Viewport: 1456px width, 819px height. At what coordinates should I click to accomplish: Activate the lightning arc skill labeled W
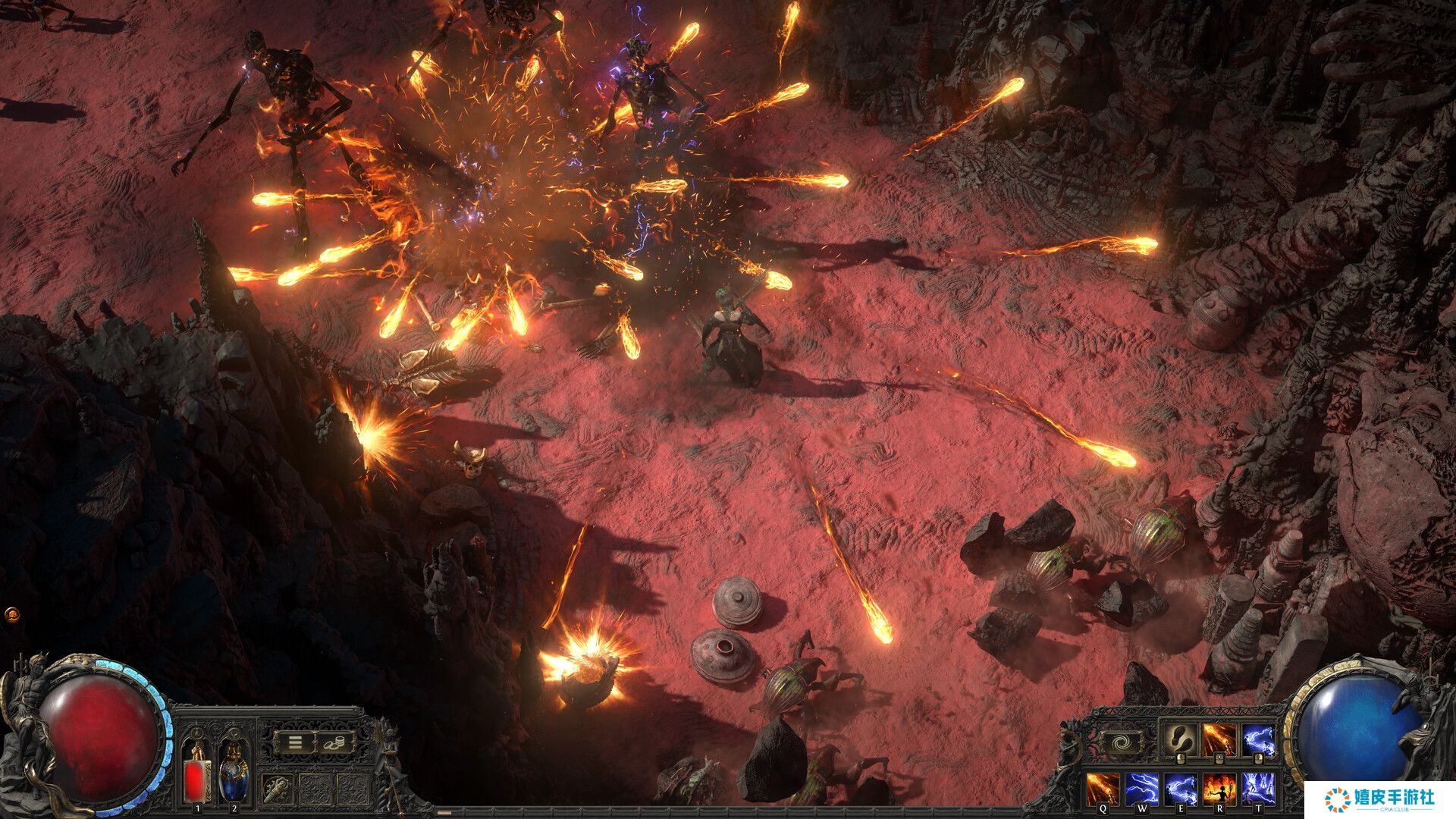1141,789
